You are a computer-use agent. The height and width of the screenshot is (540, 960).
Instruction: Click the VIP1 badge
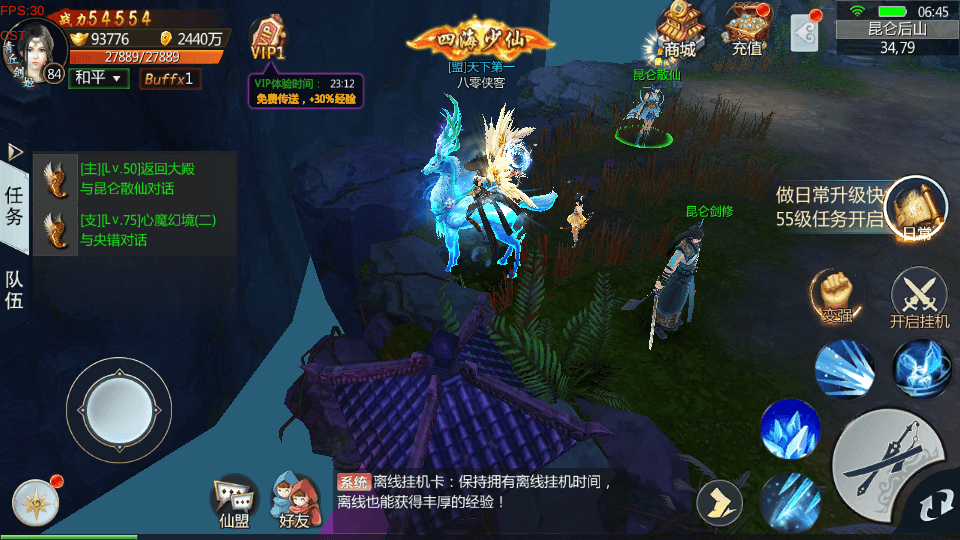(x=268, y=40)
